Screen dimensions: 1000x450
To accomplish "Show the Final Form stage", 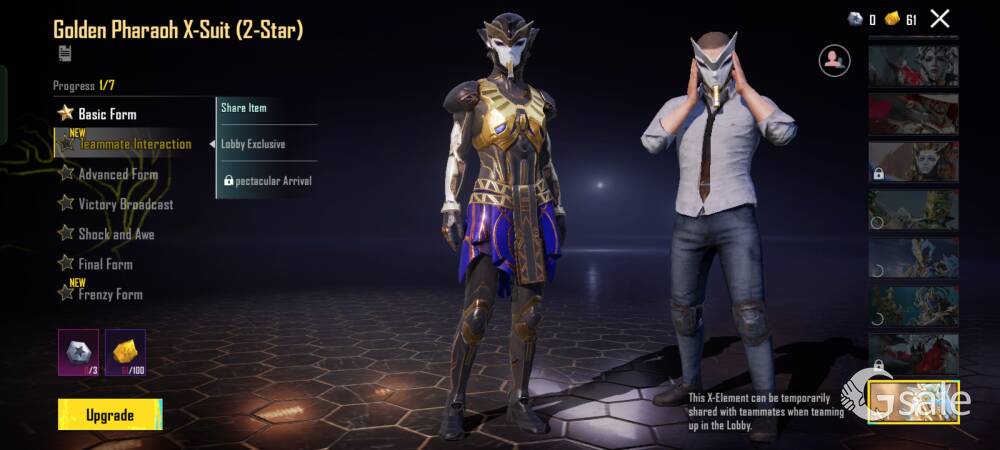I will click(x=105, y=264).
